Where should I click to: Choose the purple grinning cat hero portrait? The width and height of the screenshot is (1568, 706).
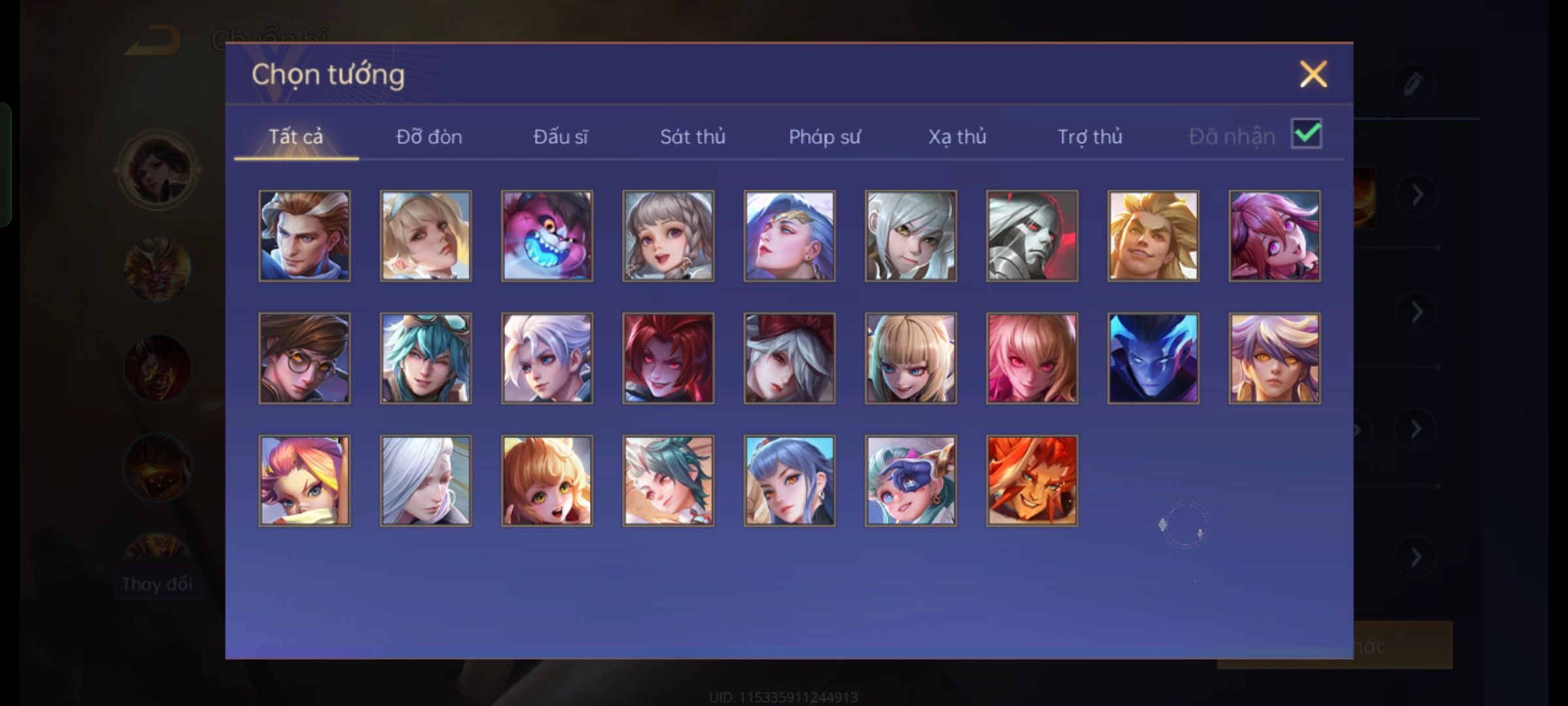pyautogui.click(x=547, y=236)
